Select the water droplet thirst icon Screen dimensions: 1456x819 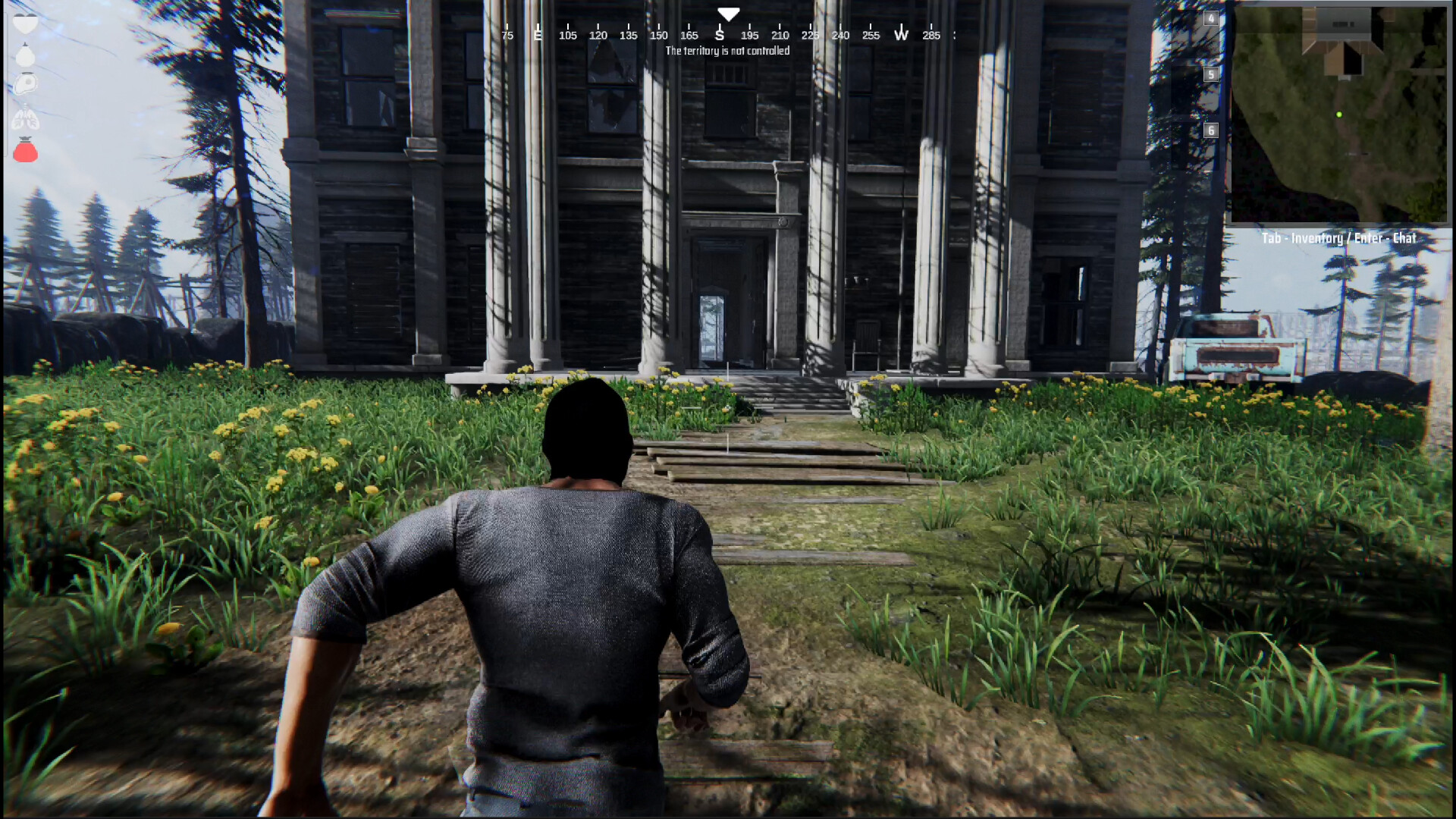(x=25, y=55)
